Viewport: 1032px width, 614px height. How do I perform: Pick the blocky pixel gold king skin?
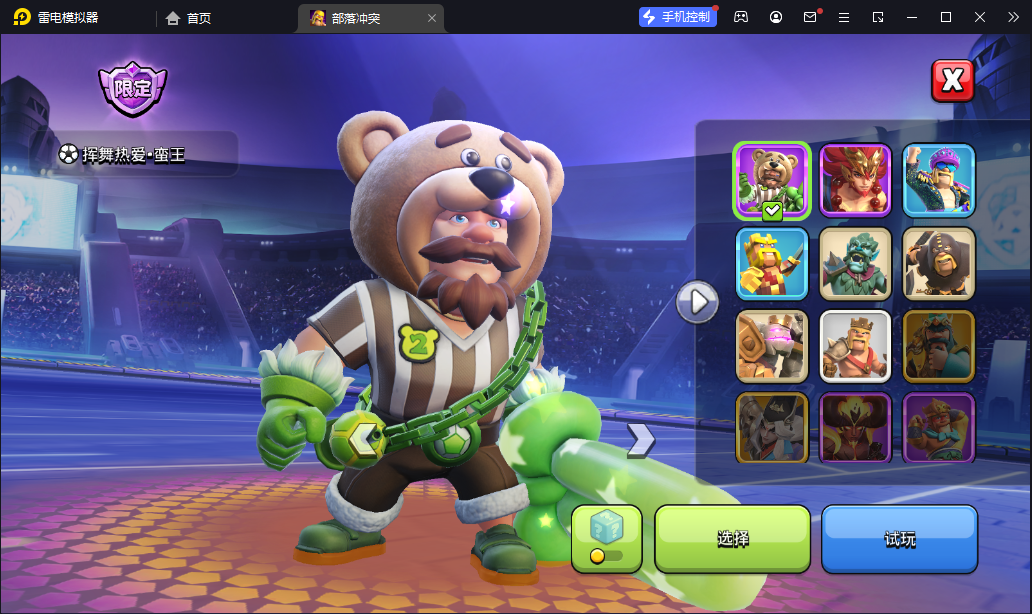point(772,263)
